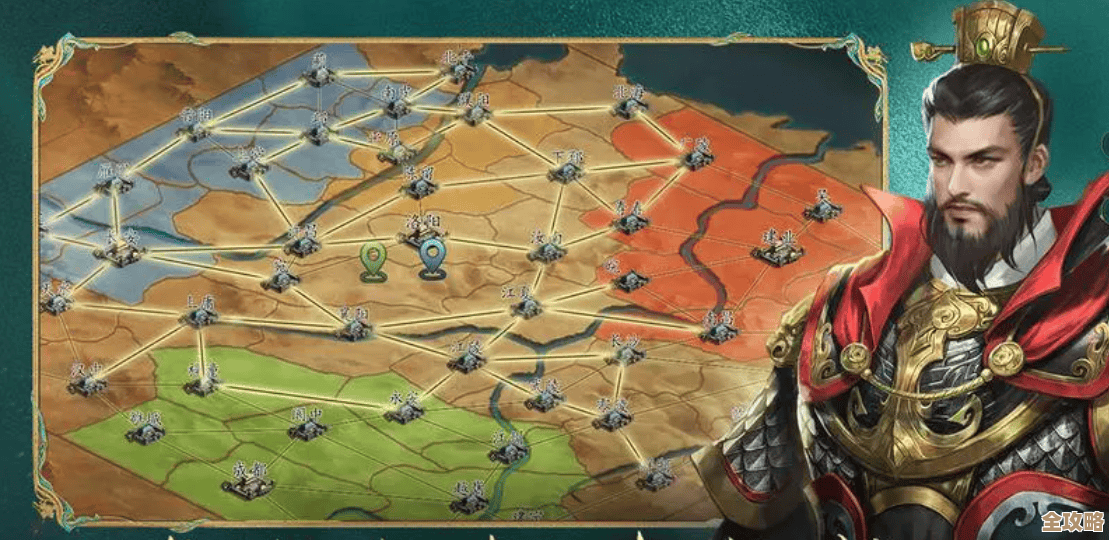Viewport: 1109px width, 540px height.
Task: Choose the 永安 city node
Action: pos(403,411)
